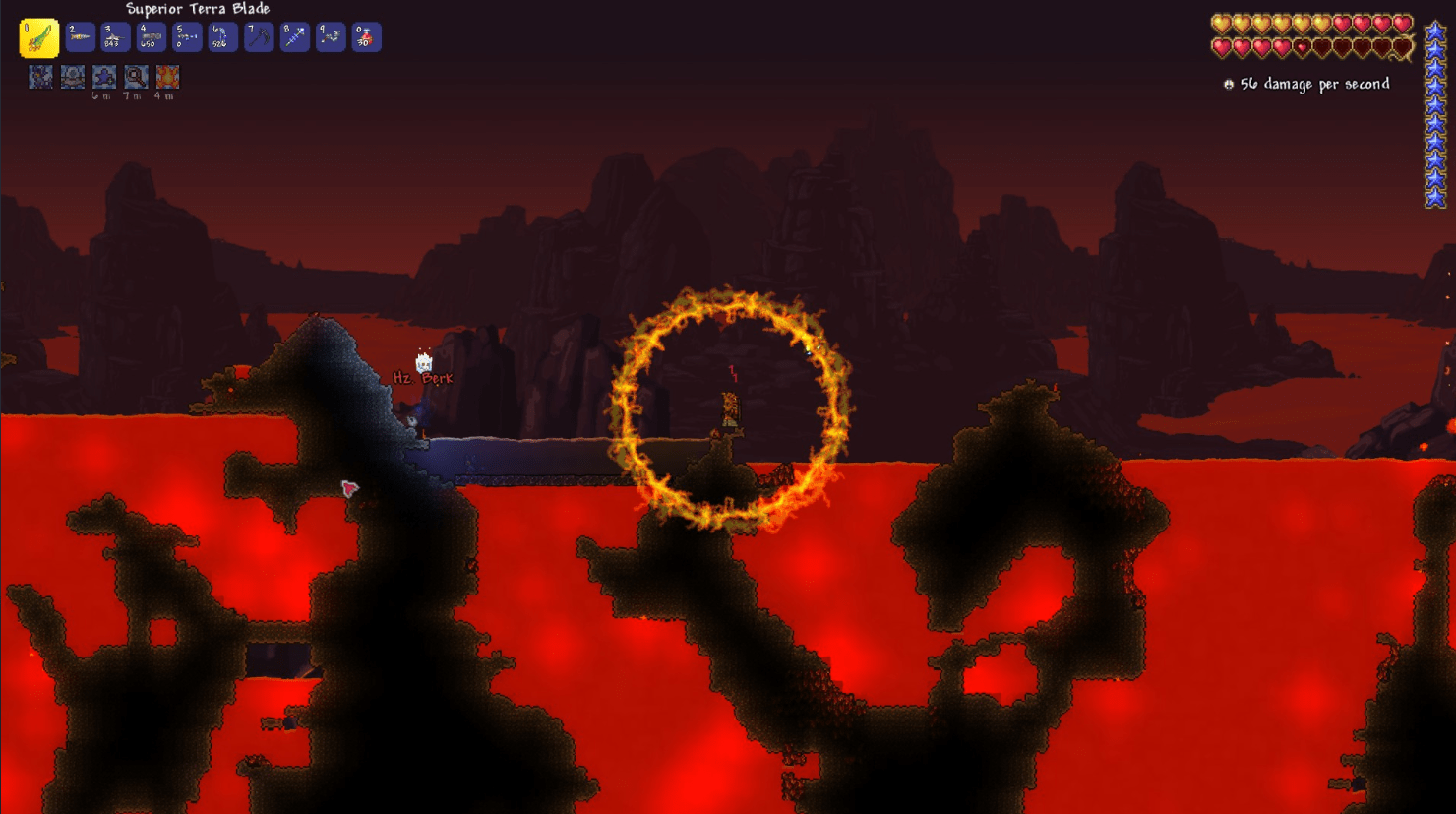The height and width of the screenshot is (814, 1456).
Task: Select the scythe weapon in hotbar slot 7
Action: click(259, 36)
